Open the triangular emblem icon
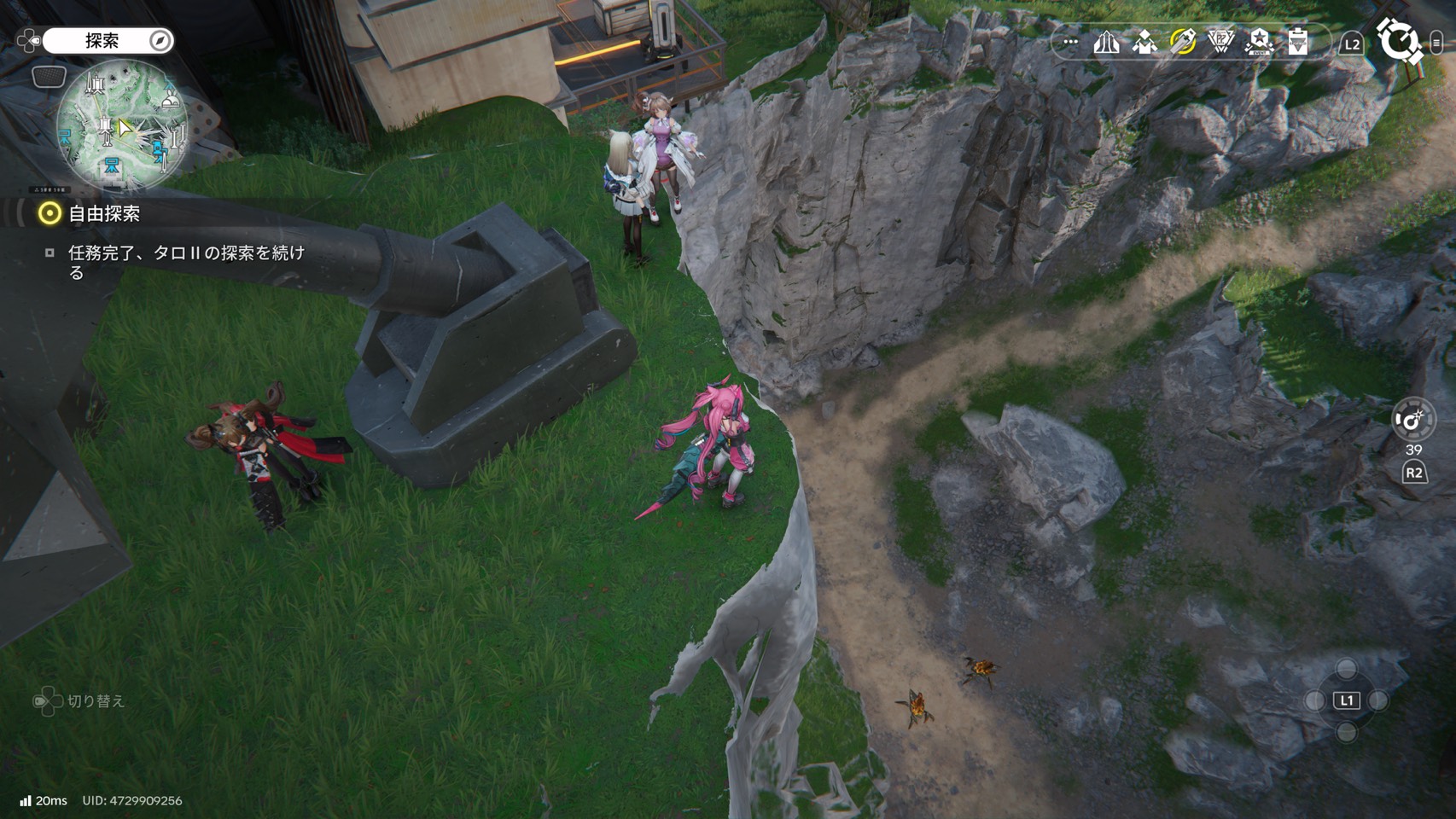This screenshot has height=819, width=1456. [1221, 42]
